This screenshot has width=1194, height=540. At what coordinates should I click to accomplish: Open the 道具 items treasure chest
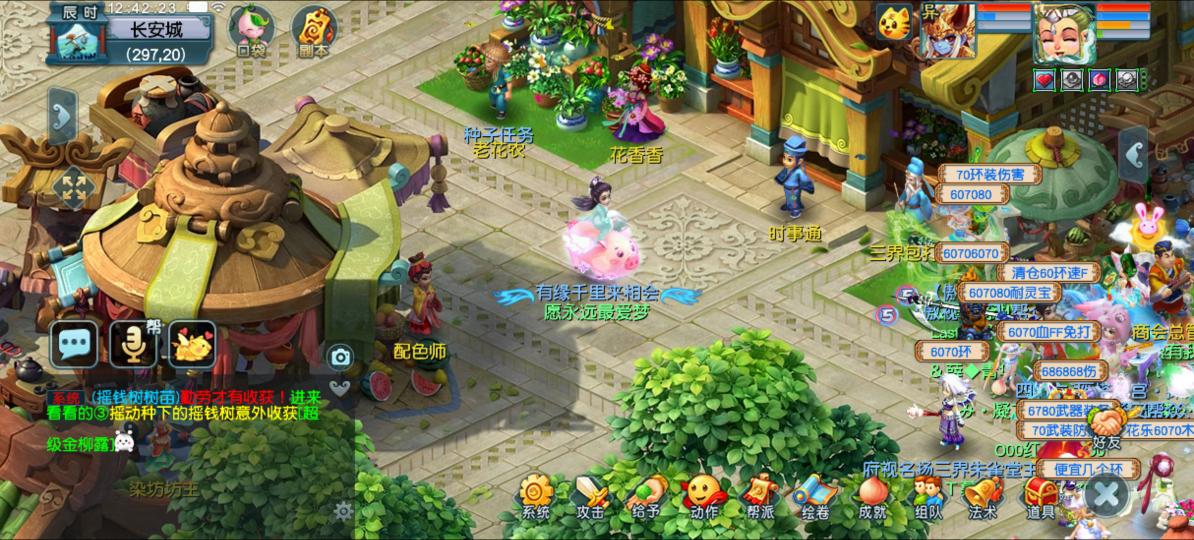click(1040, 495)
